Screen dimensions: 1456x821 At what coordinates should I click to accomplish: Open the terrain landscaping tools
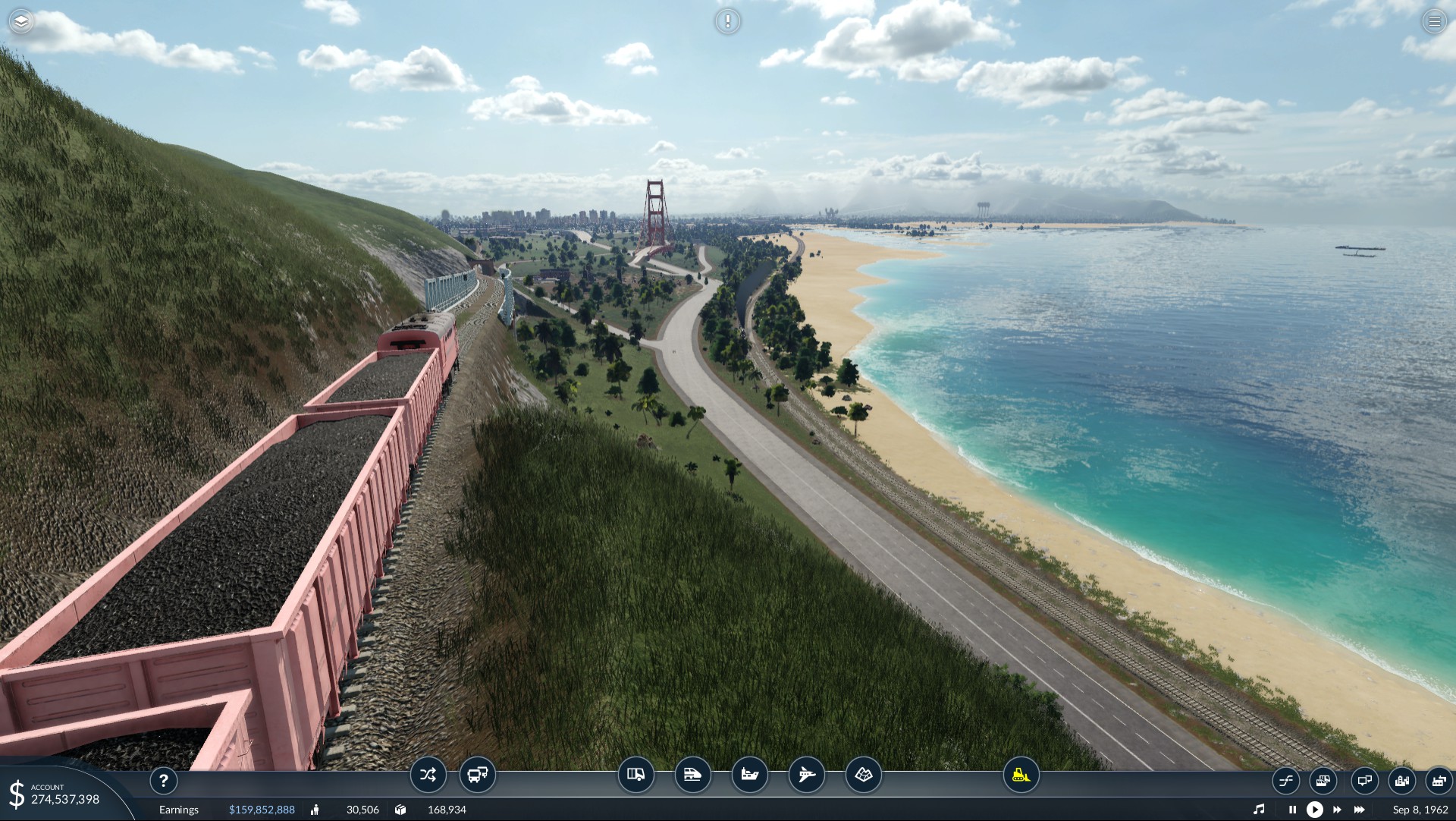click(x=863, y=775)
